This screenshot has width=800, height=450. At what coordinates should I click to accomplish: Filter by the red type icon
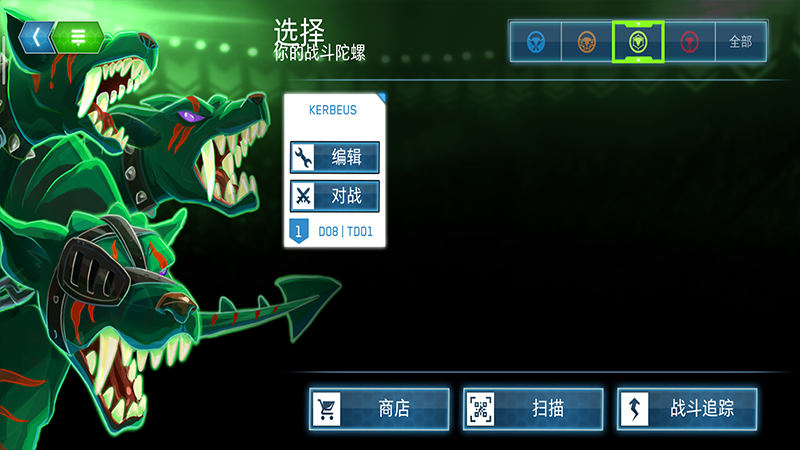[x=690, y=42]
